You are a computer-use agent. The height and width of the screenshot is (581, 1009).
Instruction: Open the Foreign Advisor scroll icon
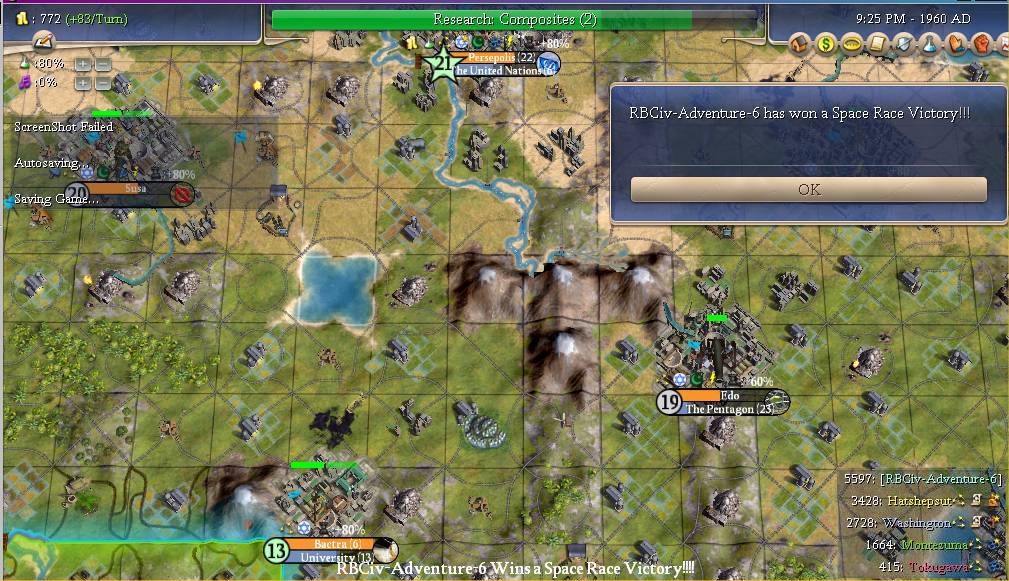(x=878, y=44)
